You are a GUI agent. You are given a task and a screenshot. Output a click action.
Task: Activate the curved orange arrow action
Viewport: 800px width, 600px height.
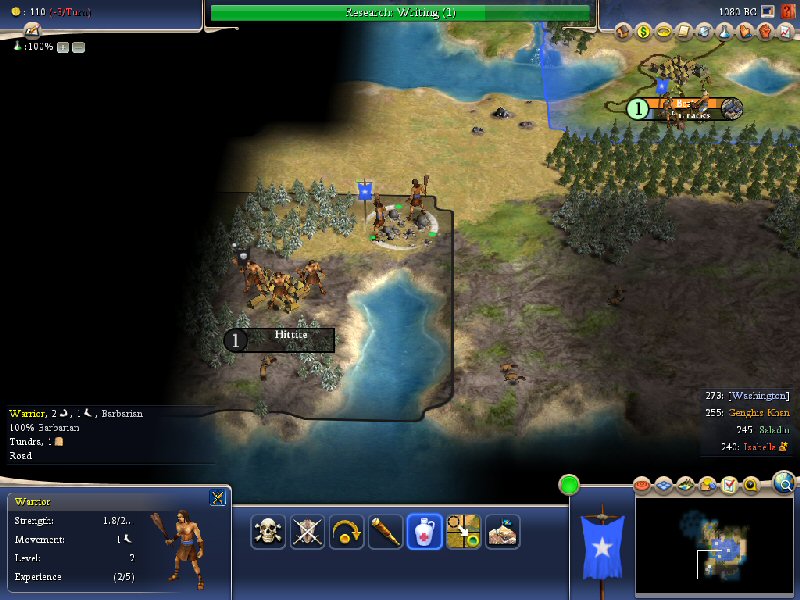pyautogui.click(x=346, y=531)
